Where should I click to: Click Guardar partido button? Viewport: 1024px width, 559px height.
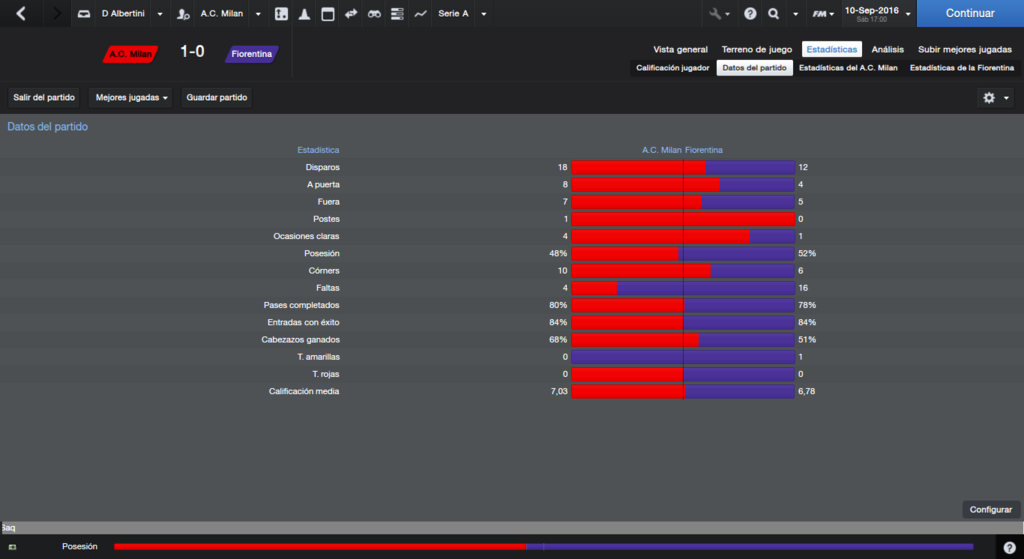click(x=217, y=98)
